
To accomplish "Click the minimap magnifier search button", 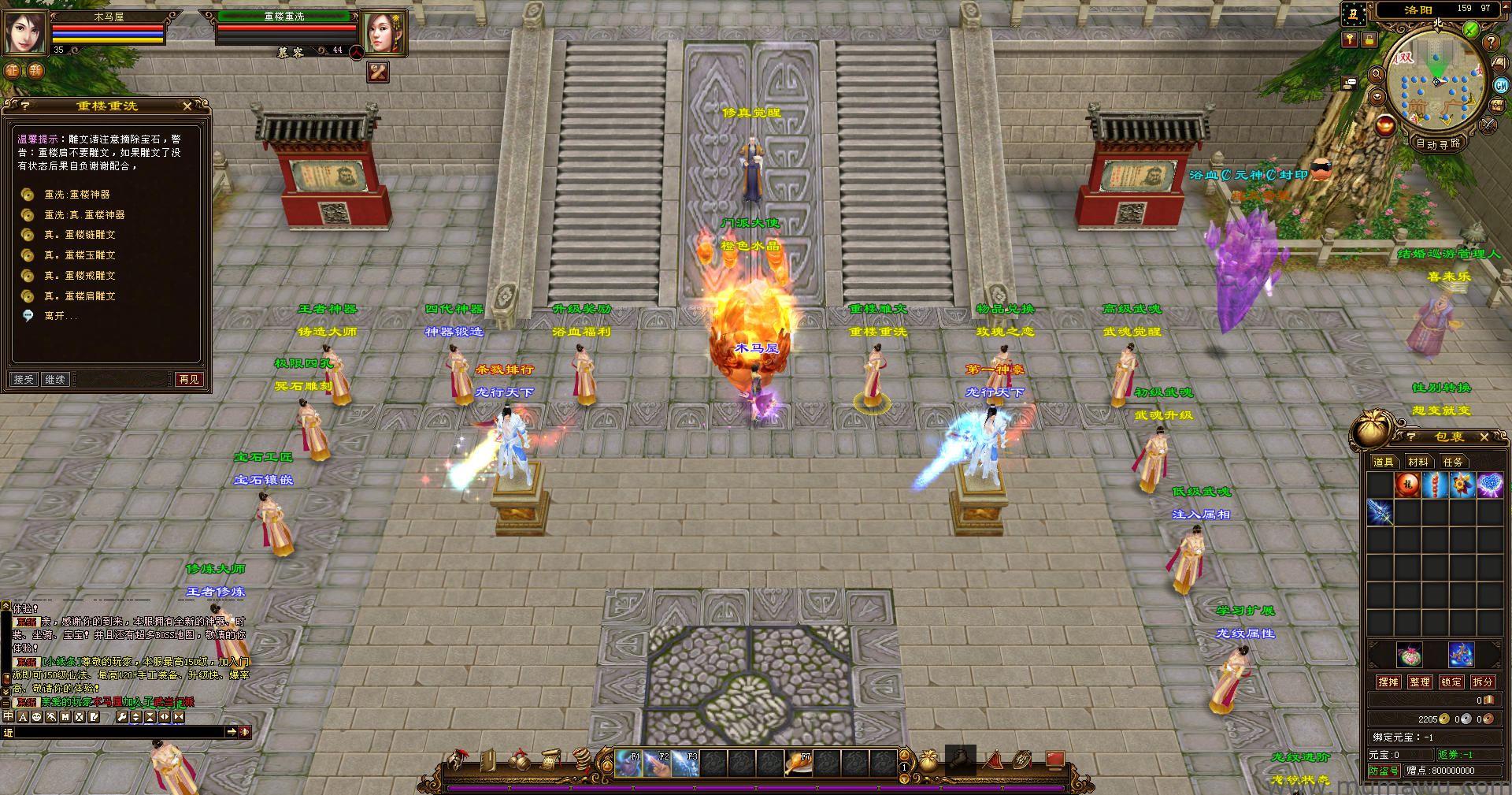I will [x=1377, y=74].
